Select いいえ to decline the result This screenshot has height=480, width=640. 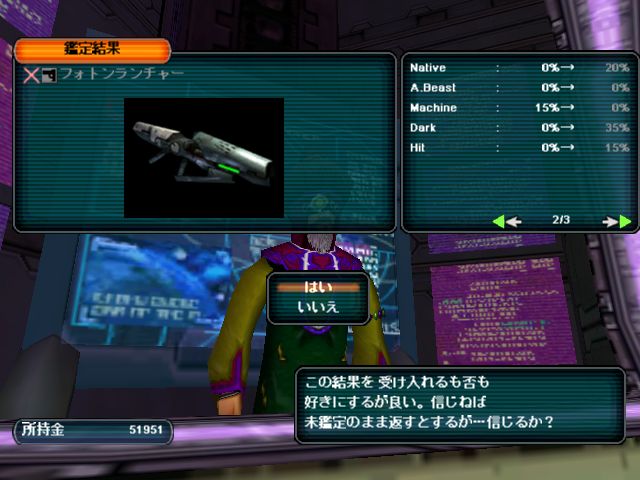pyautogui.click(x=319, y=307)
